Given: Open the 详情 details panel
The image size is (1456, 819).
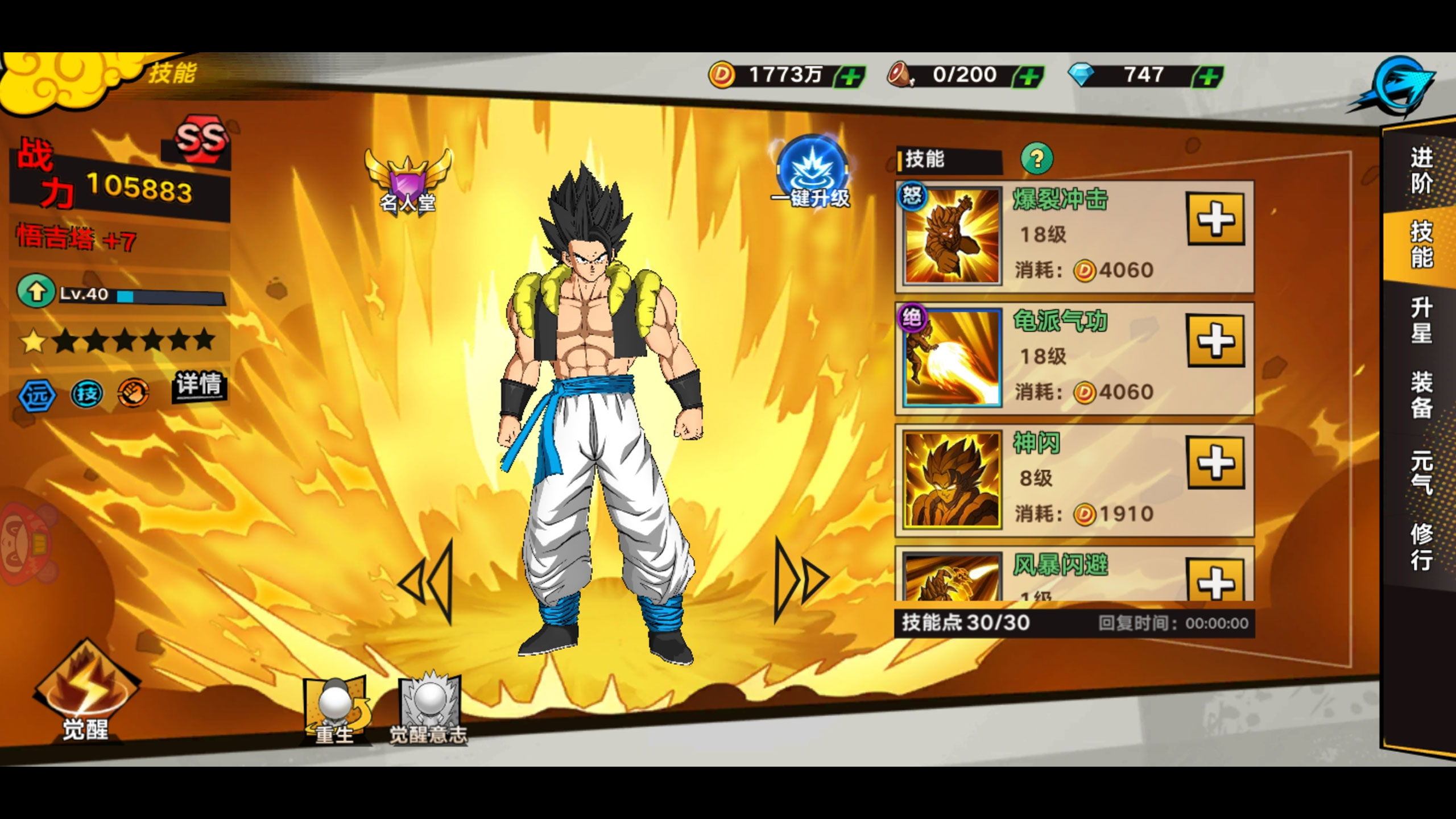Looking at the screenshot, I should pos(198,384).
